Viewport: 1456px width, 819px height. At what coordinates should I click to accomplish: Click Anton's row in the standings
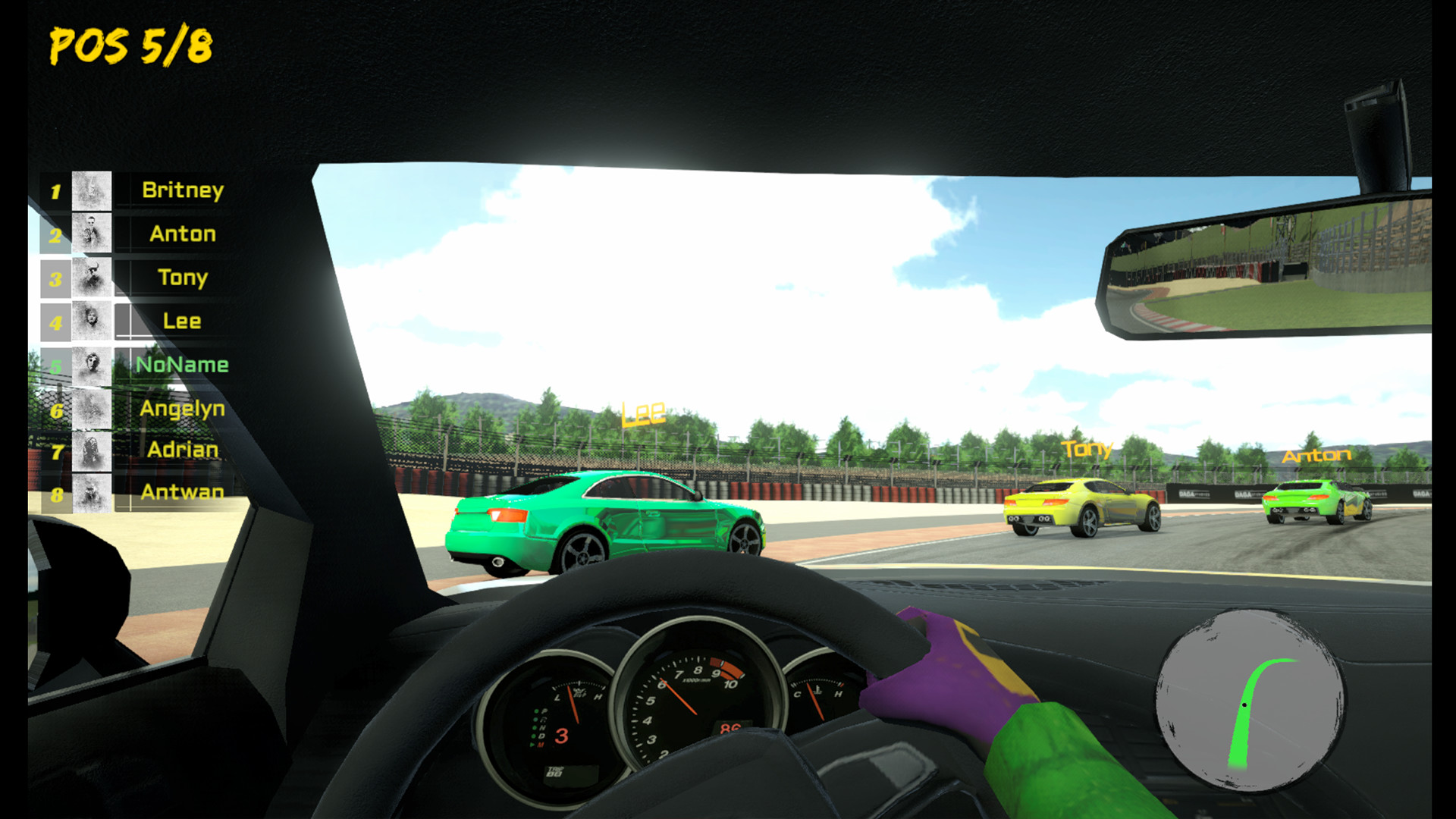(x=182, y=234)
